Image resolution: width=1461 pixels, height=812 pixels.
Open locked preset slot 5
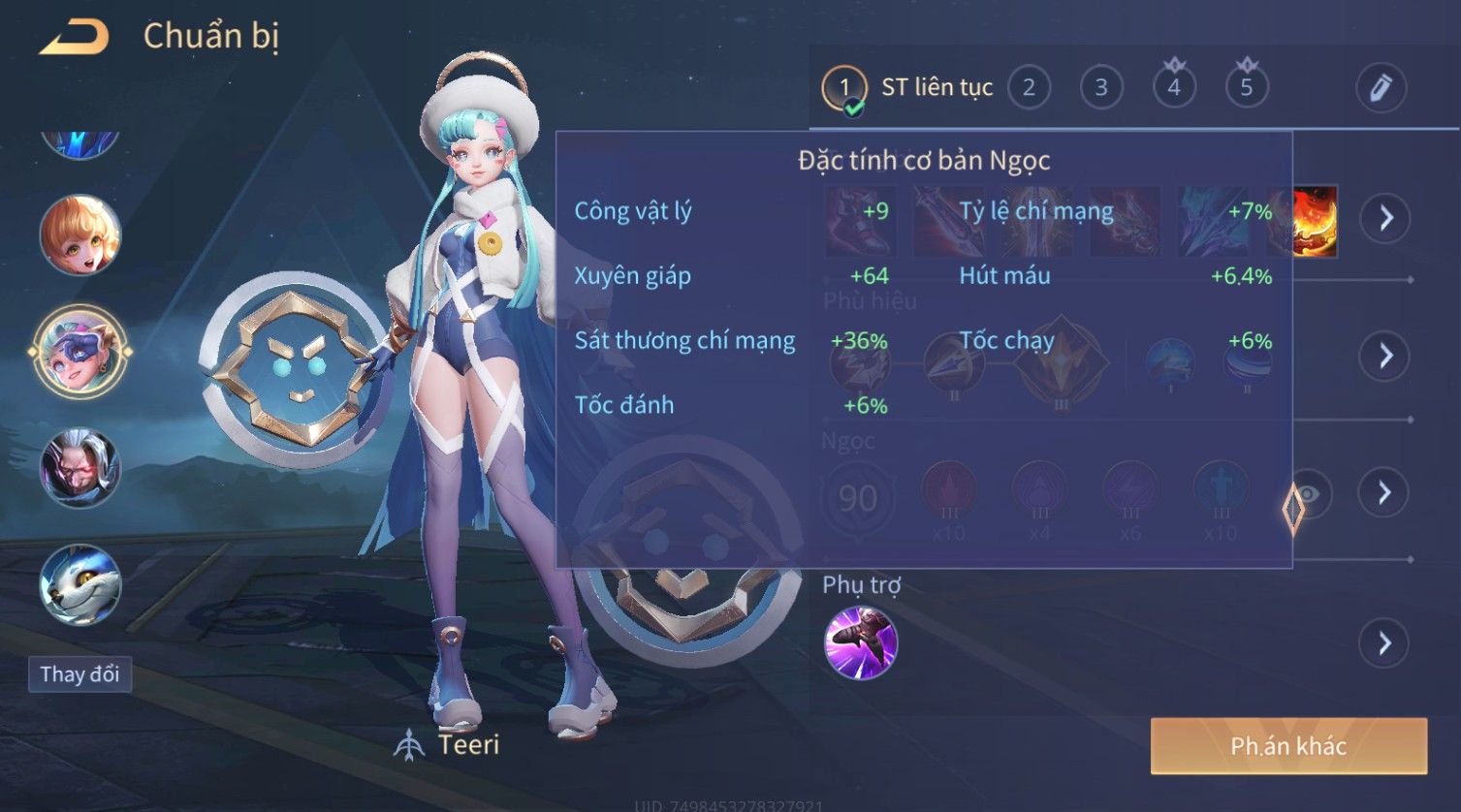click(1247, 88)
